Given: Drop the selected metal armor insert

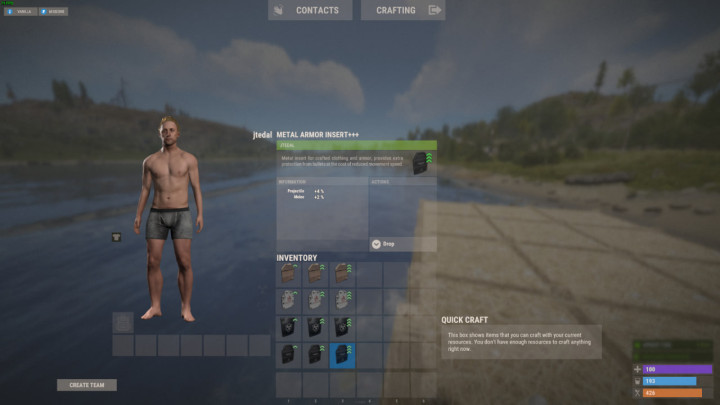Looking at the screenshot, I should [x=402, y=243].
